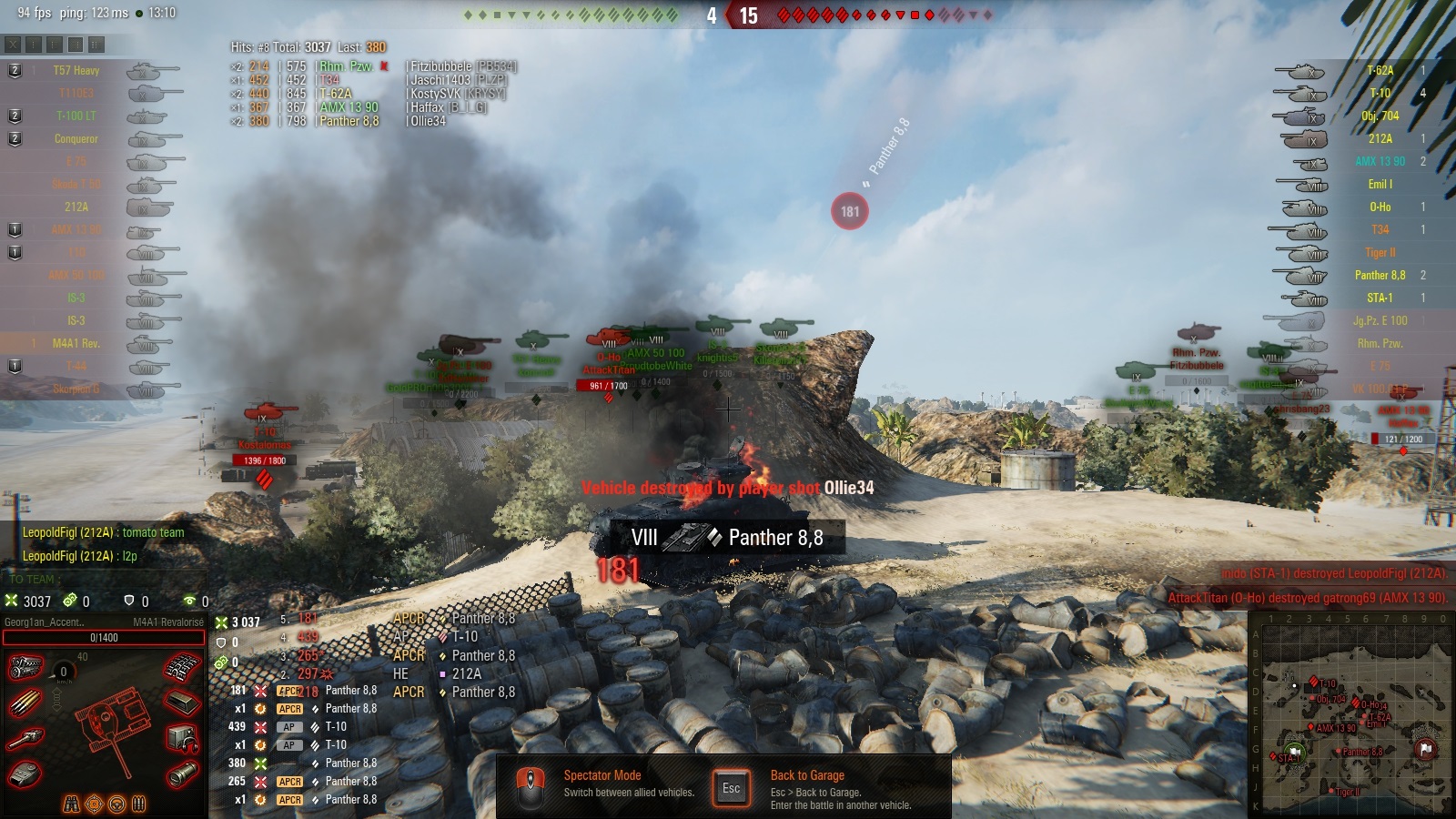Viewport: 1456px width, 819px height.
Task: Select the radio module with headphones icon
Action: click(x=182, y=739)
